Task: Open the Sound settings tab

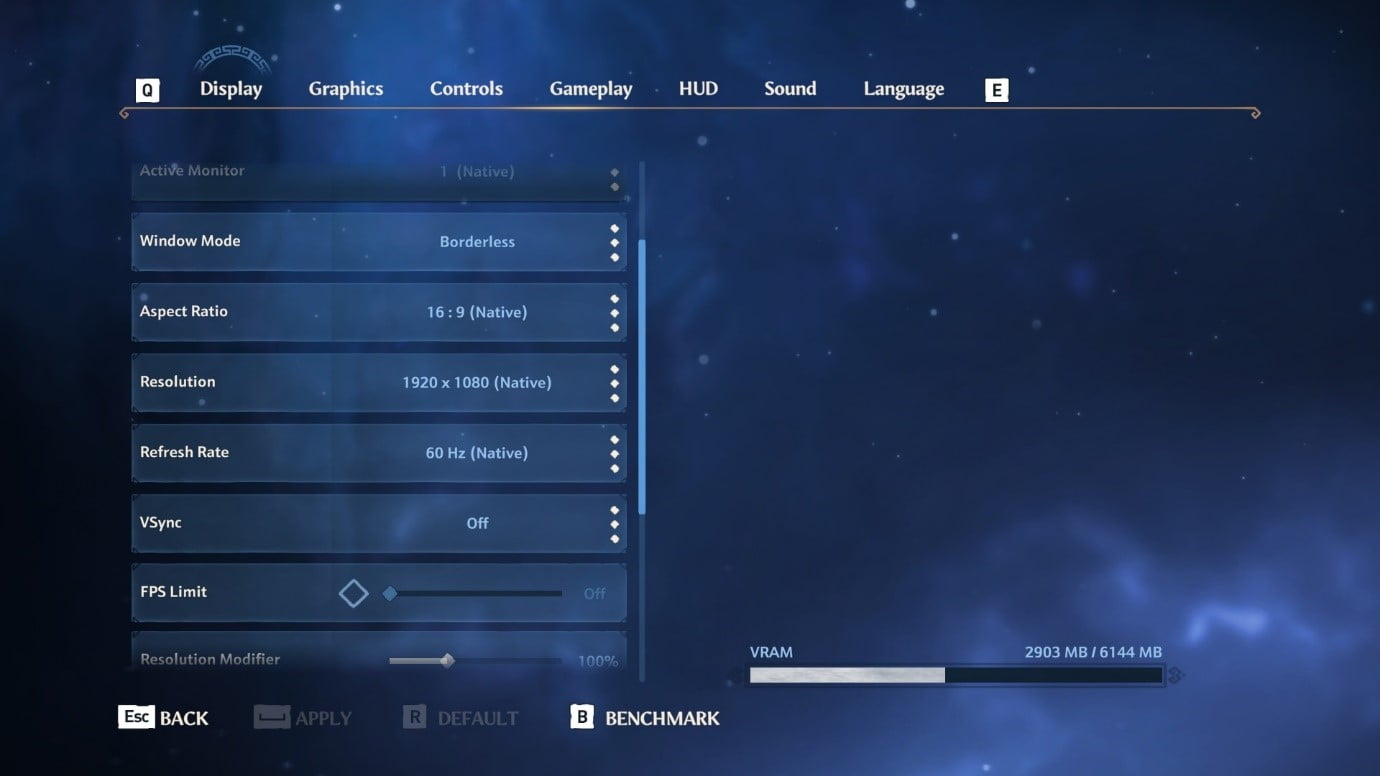Action: (790, 88)
